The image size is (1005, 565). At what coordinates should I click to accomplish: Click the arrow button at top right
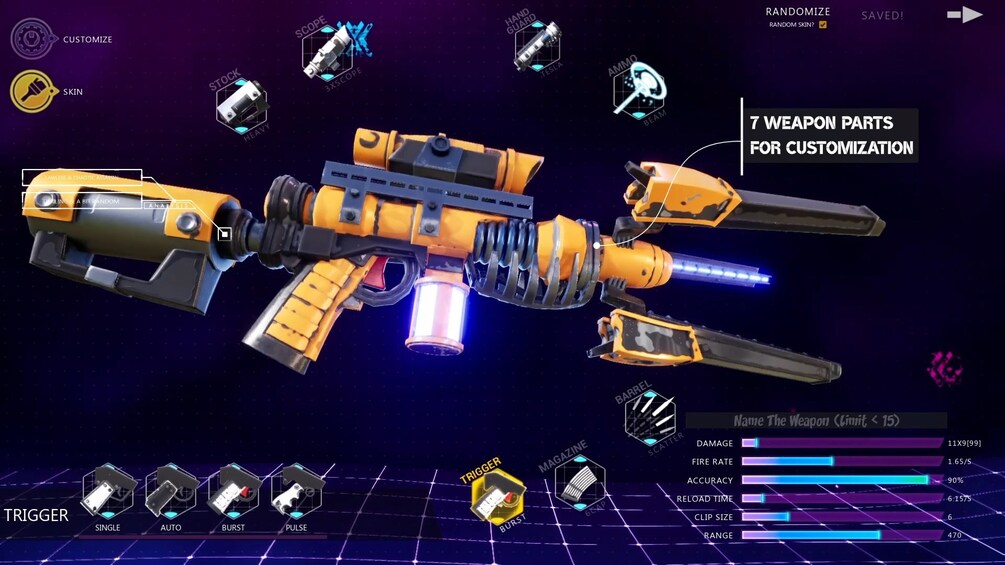click(964, 15)
